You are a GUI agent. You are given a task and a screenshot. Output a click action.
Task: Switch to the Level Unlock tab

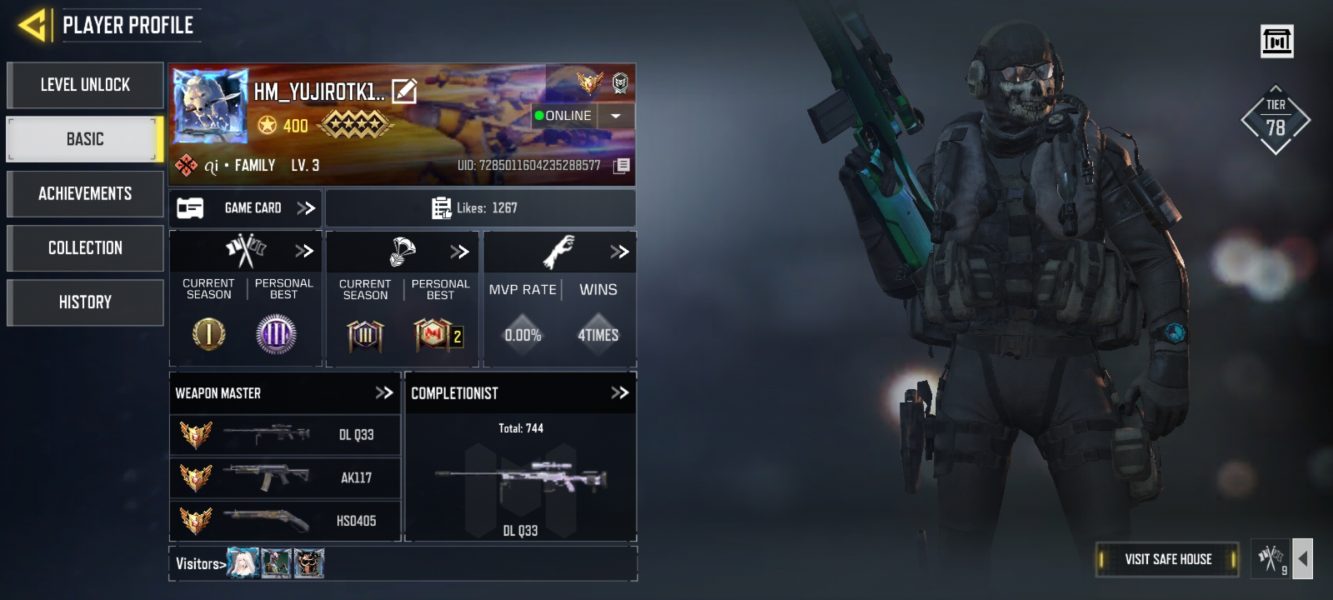tap(85, 85)
